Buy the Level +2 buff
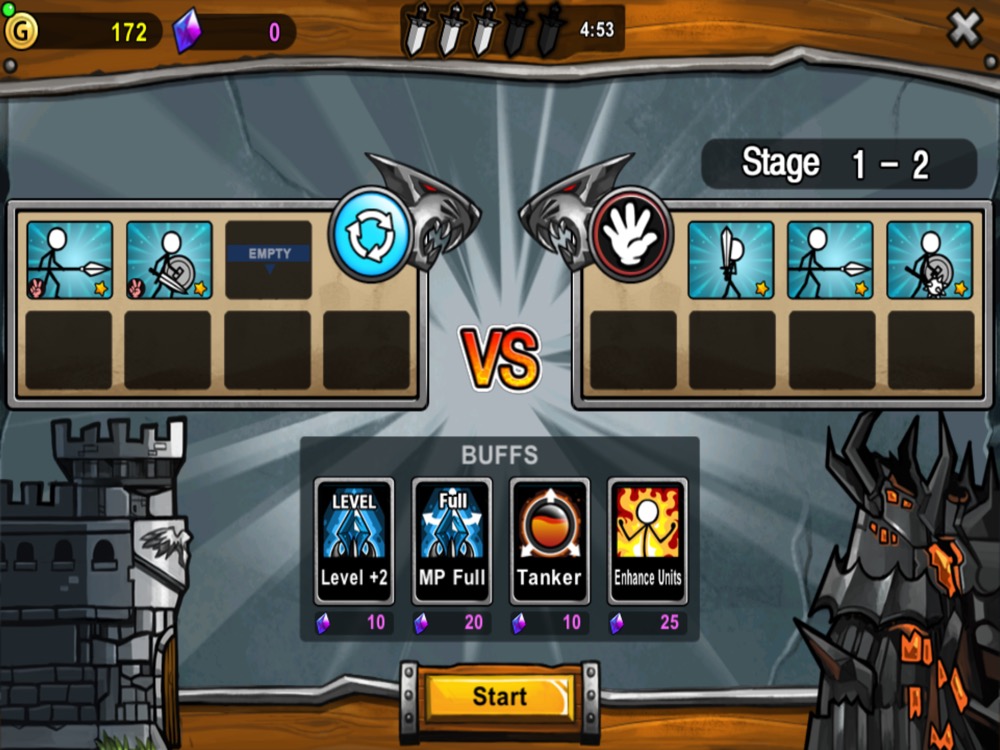 (x=354, y=541)
